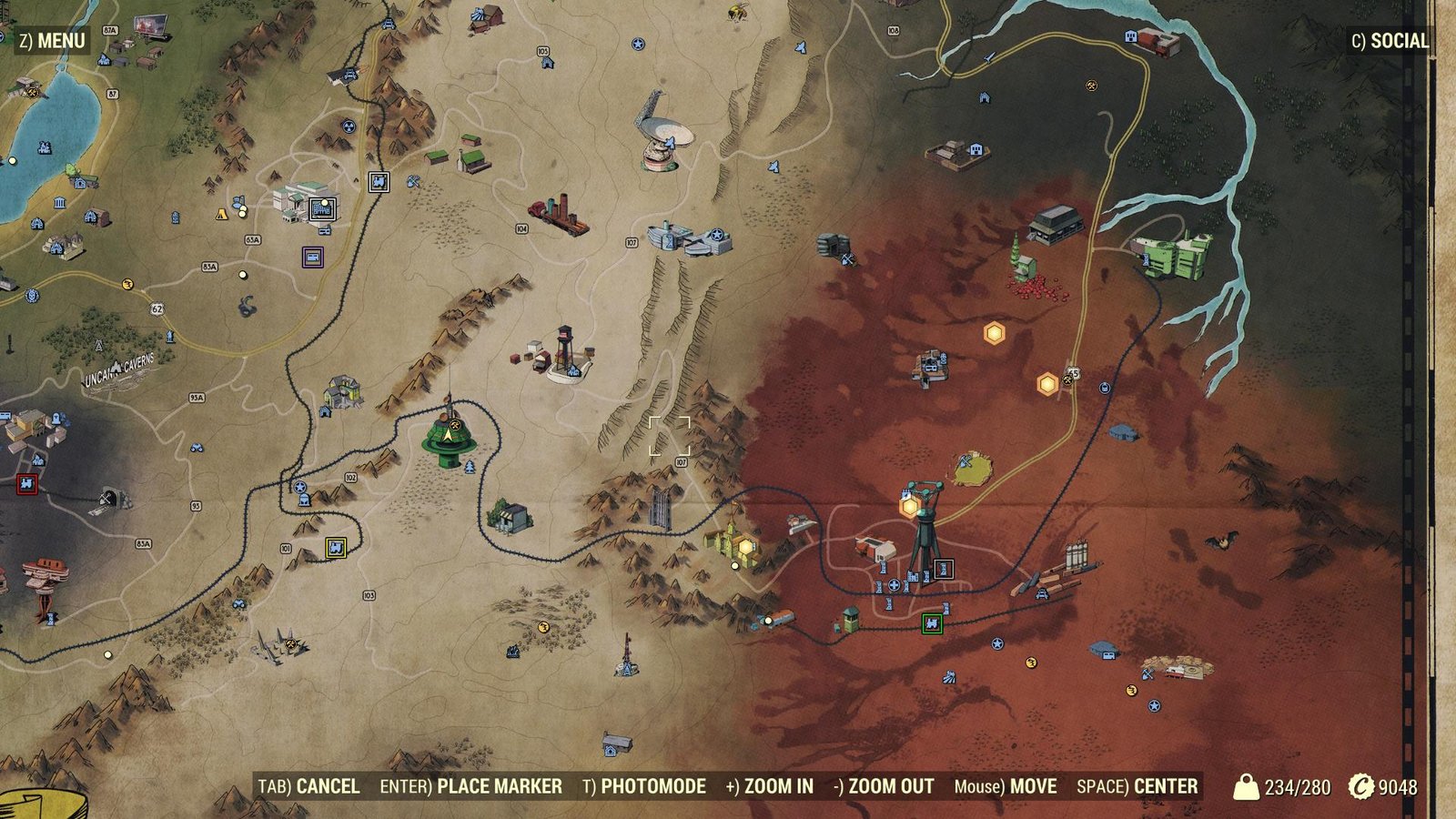Center the map on the player
The image size is (1456, 819).
pos(1137,786)
